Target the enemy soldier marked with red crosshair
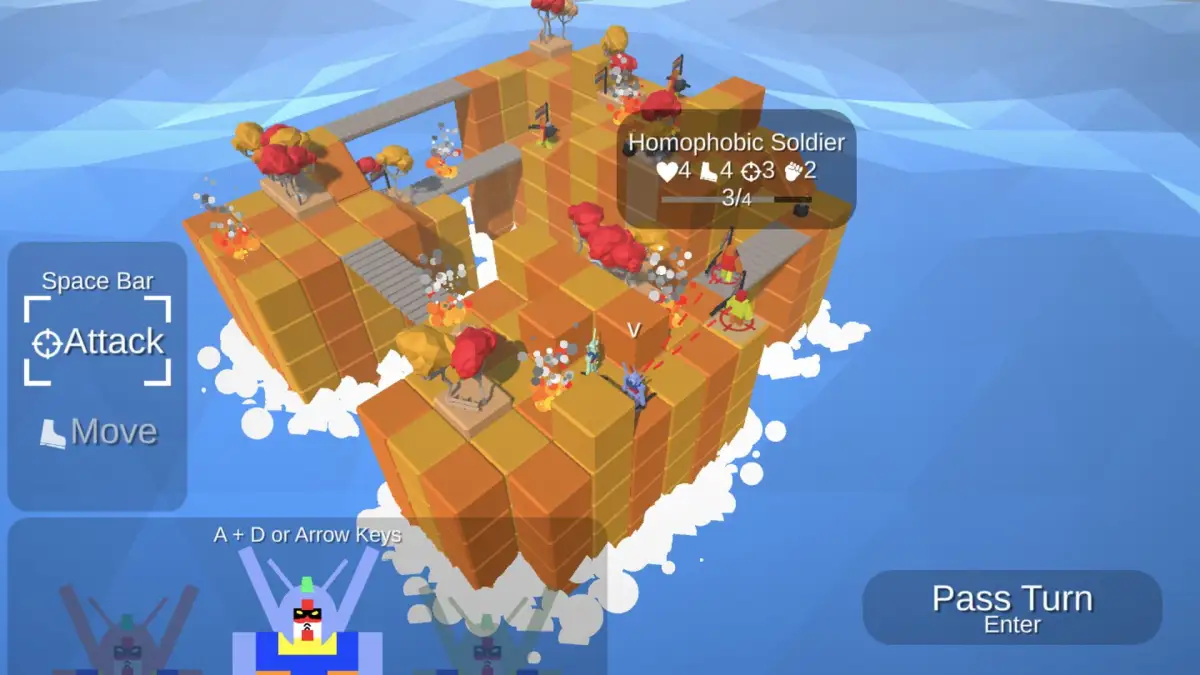 738,310
